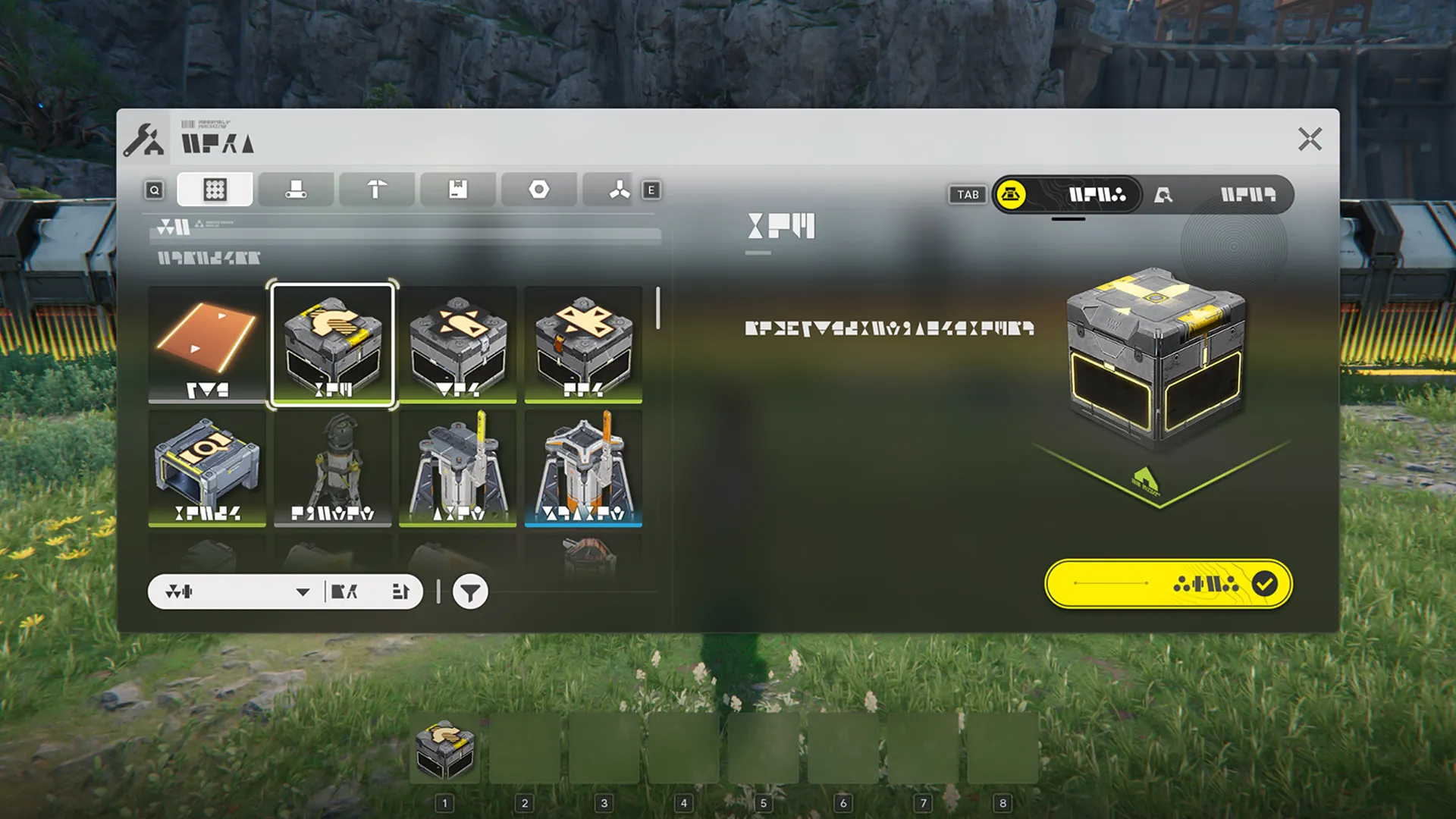Choose the crate with crossed emblem
This screenshot has height=819, width=1456.
tap(583, 344)
